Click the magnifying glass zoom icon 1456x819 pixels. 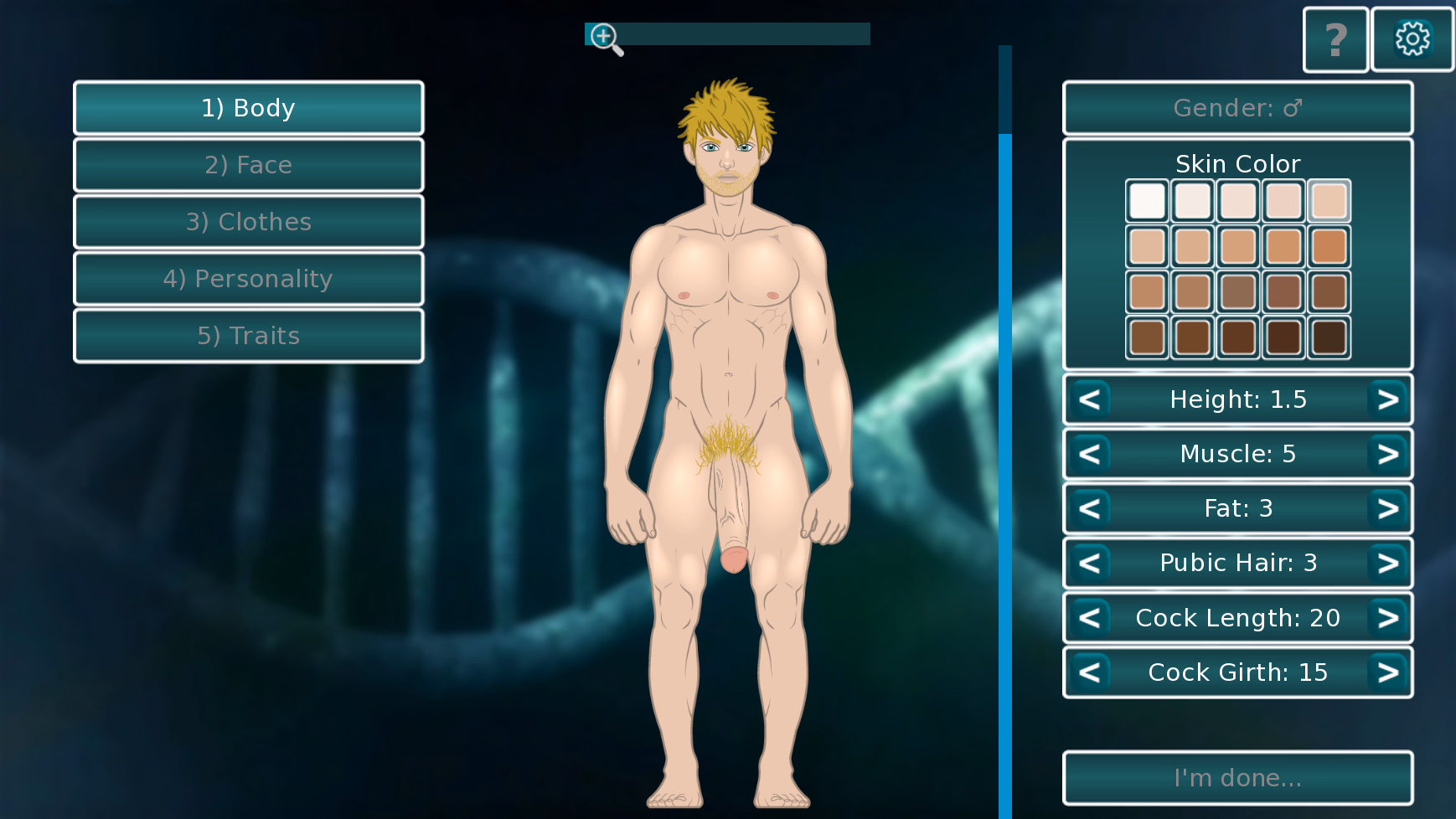[x=604, y=37]
